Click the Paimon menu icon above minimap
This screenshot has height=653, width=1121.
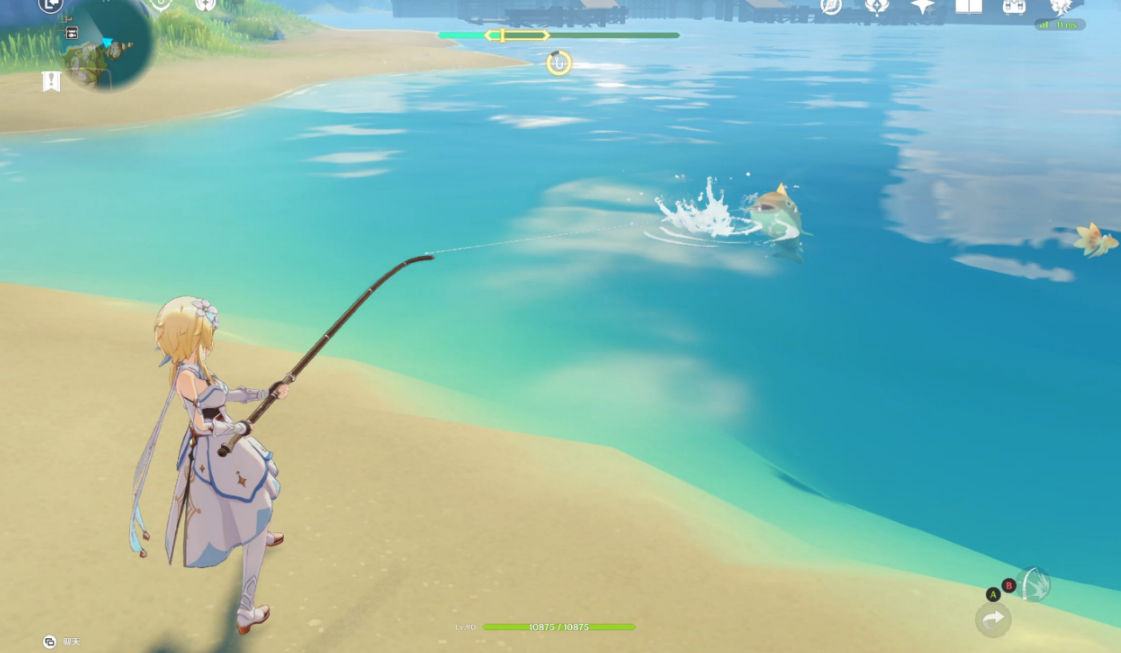click(51, 5)
